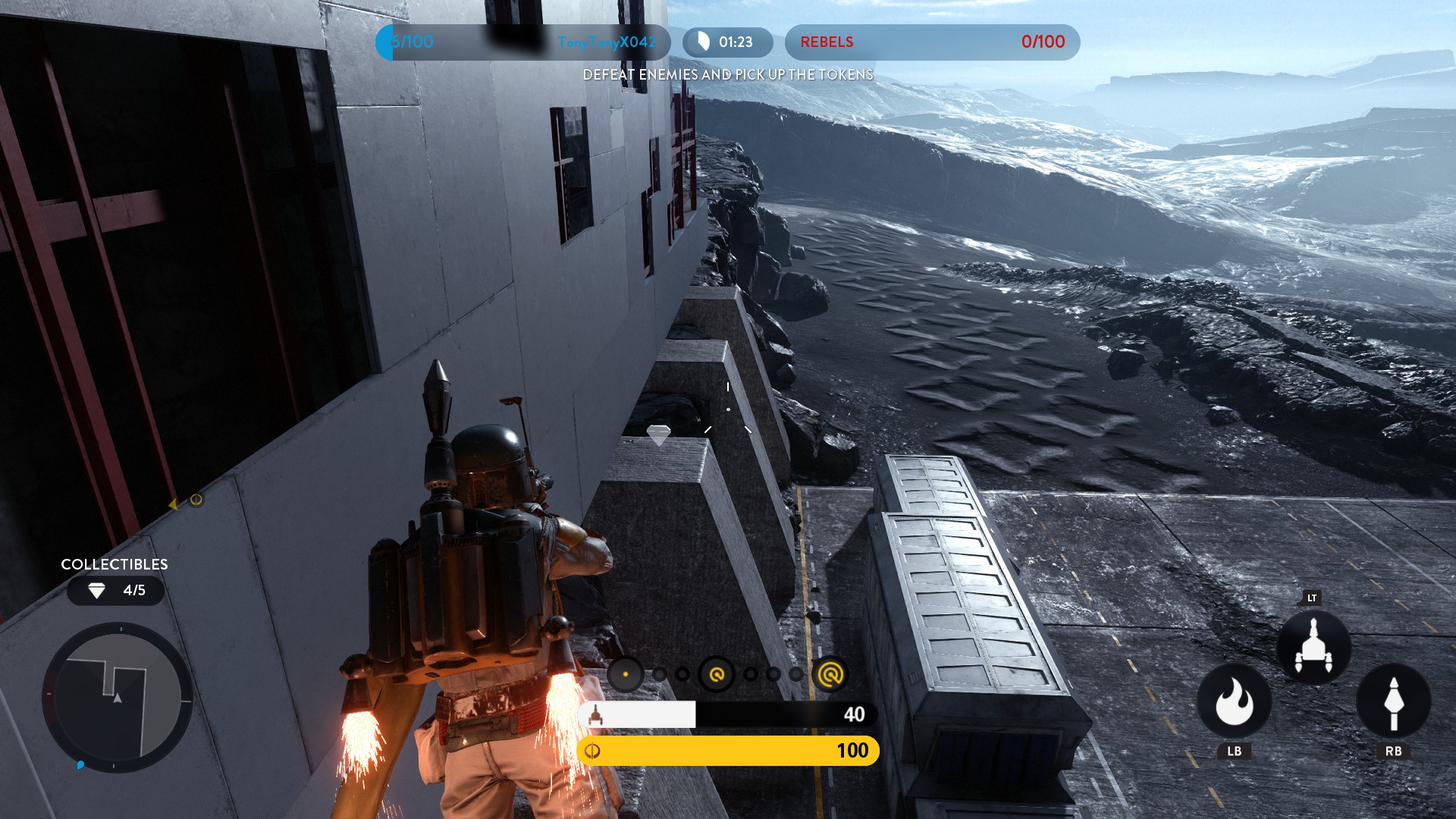Select the Collectibles diamond counter
Screen dimensions: 1456x819
[115, 591]
